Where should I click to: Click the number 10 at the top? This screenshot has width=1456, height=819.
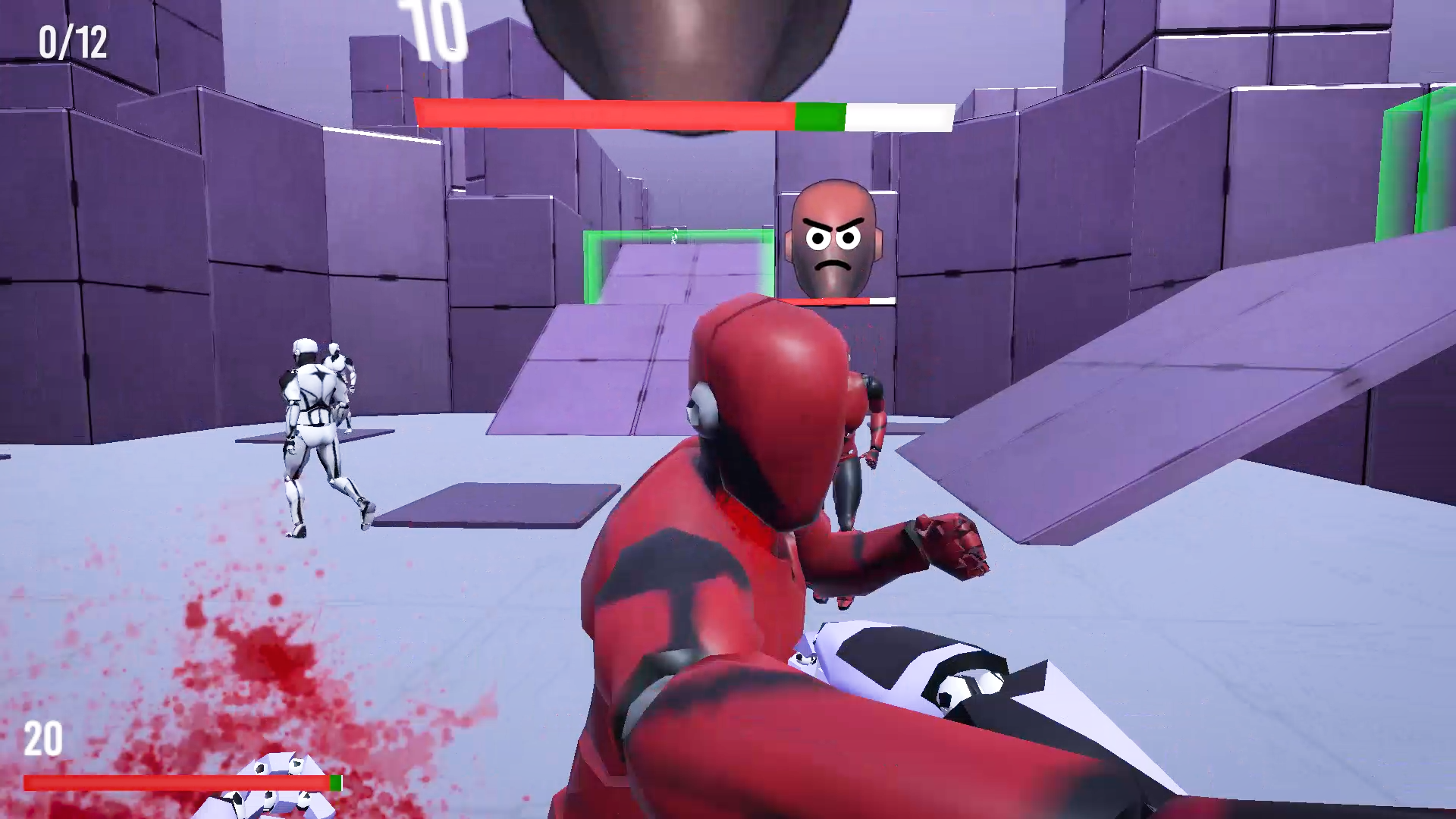tap(432, 27)
